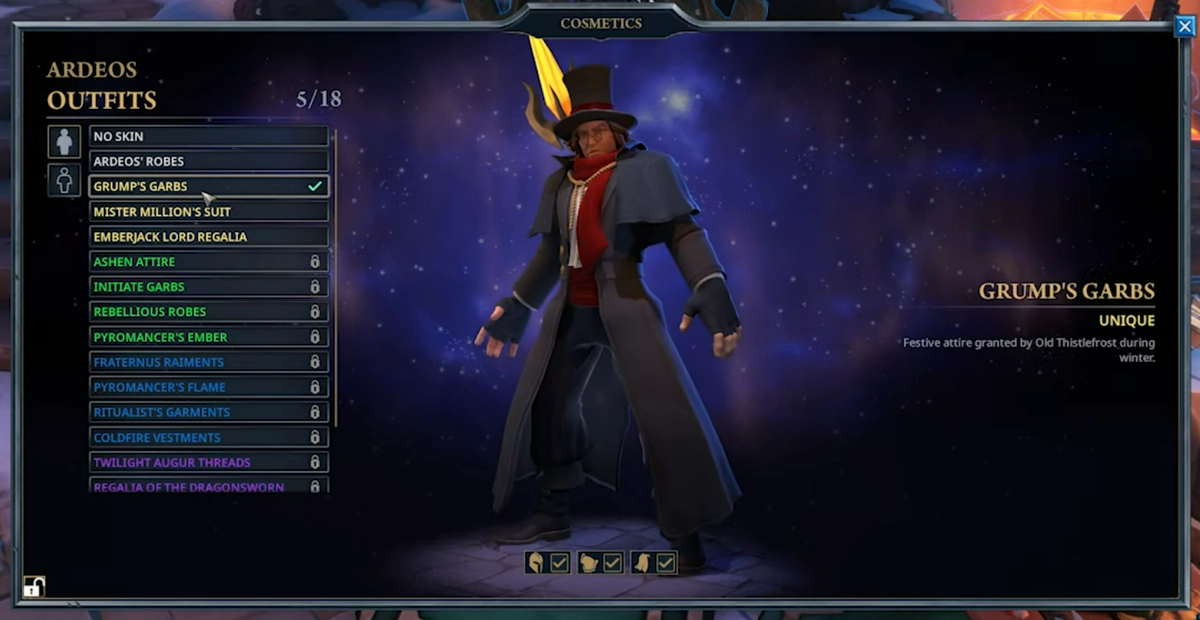Switch to the outlined body silhouette tab

coord(64,180)
